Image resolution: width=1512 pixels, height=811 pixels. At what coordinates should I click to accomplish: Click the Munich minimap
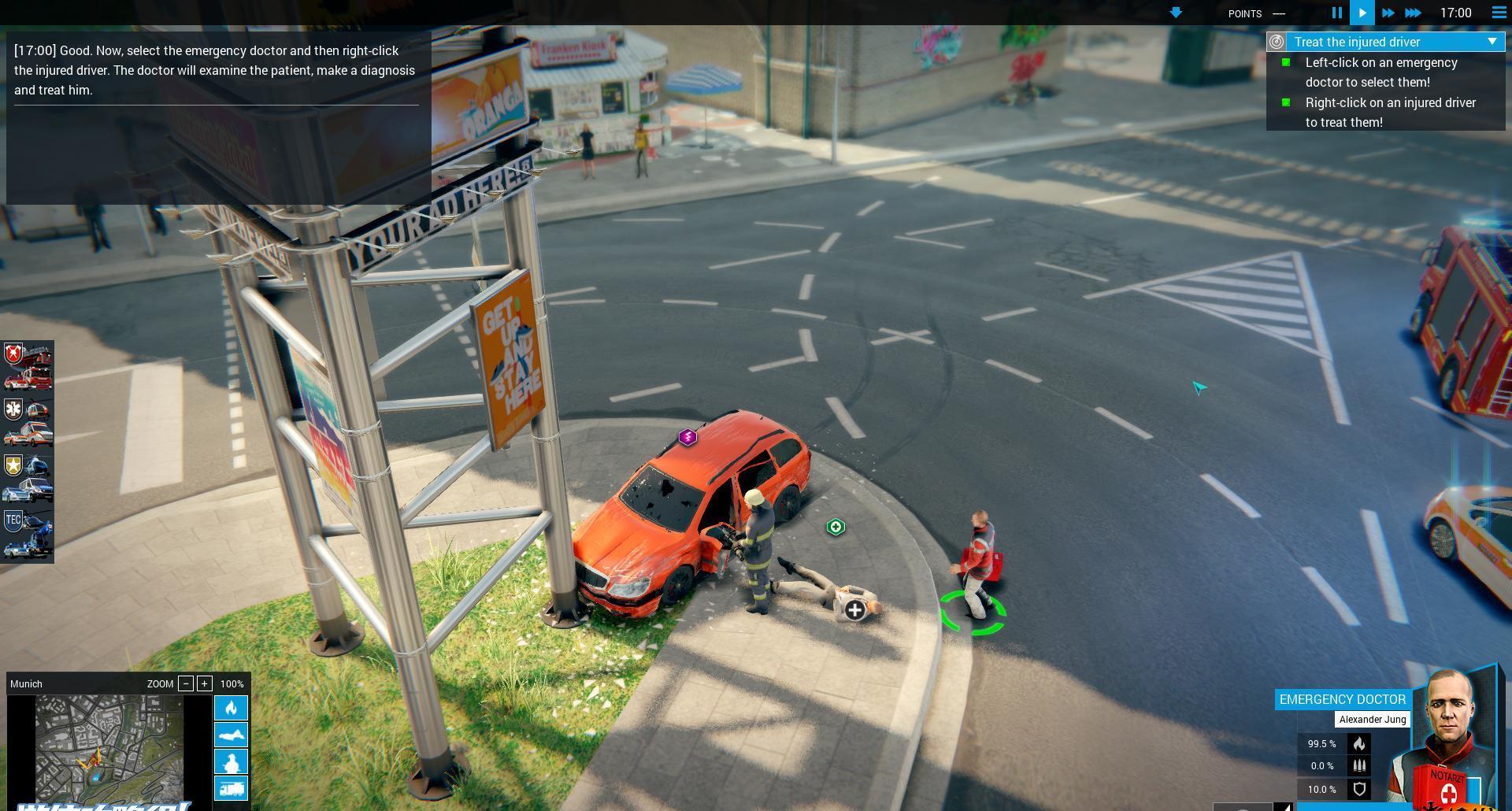(x=109, y=748)
